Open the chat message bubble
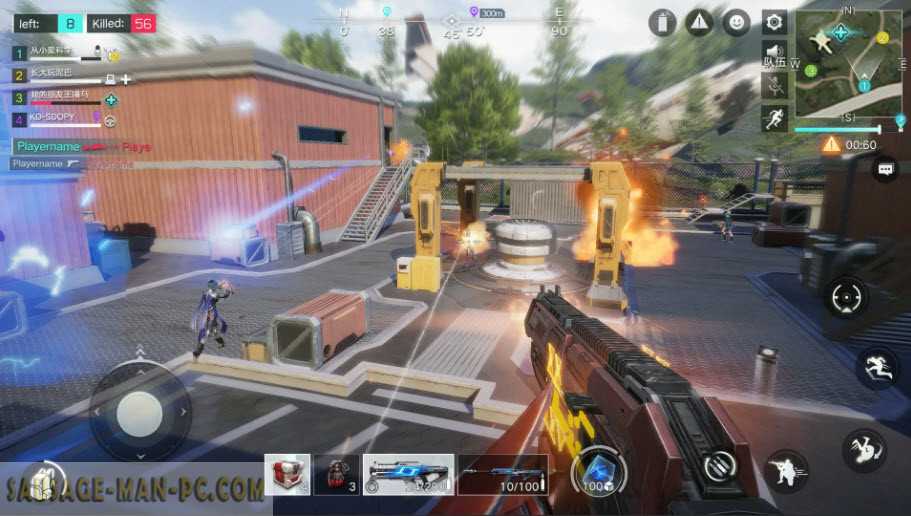Image resolution: width=911 pixels, height=516 pixels. [885, 170]
